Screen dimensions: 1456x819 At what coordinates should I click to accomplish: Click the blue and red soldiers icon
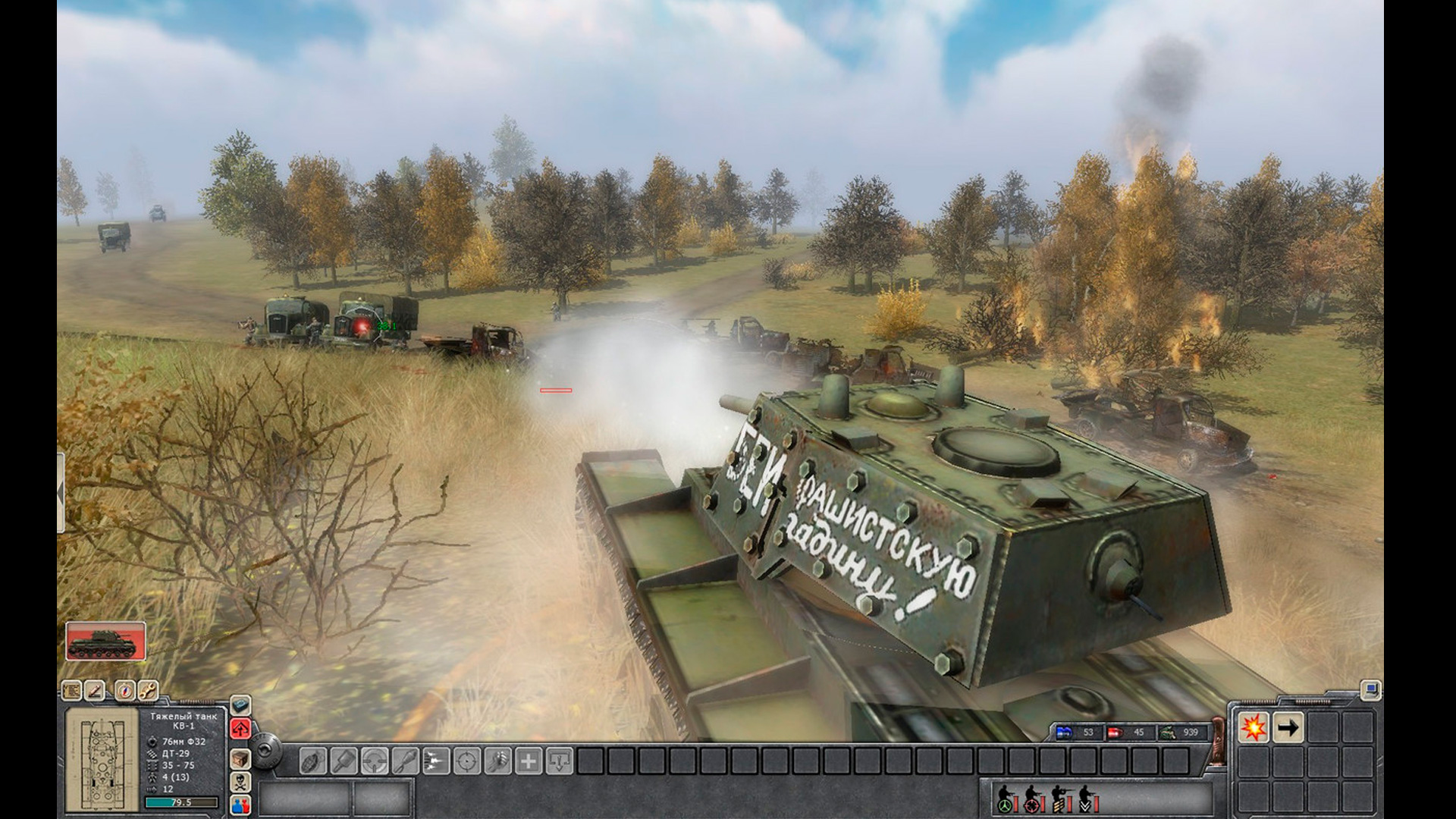pyautogui.click(x=240, y=804)
